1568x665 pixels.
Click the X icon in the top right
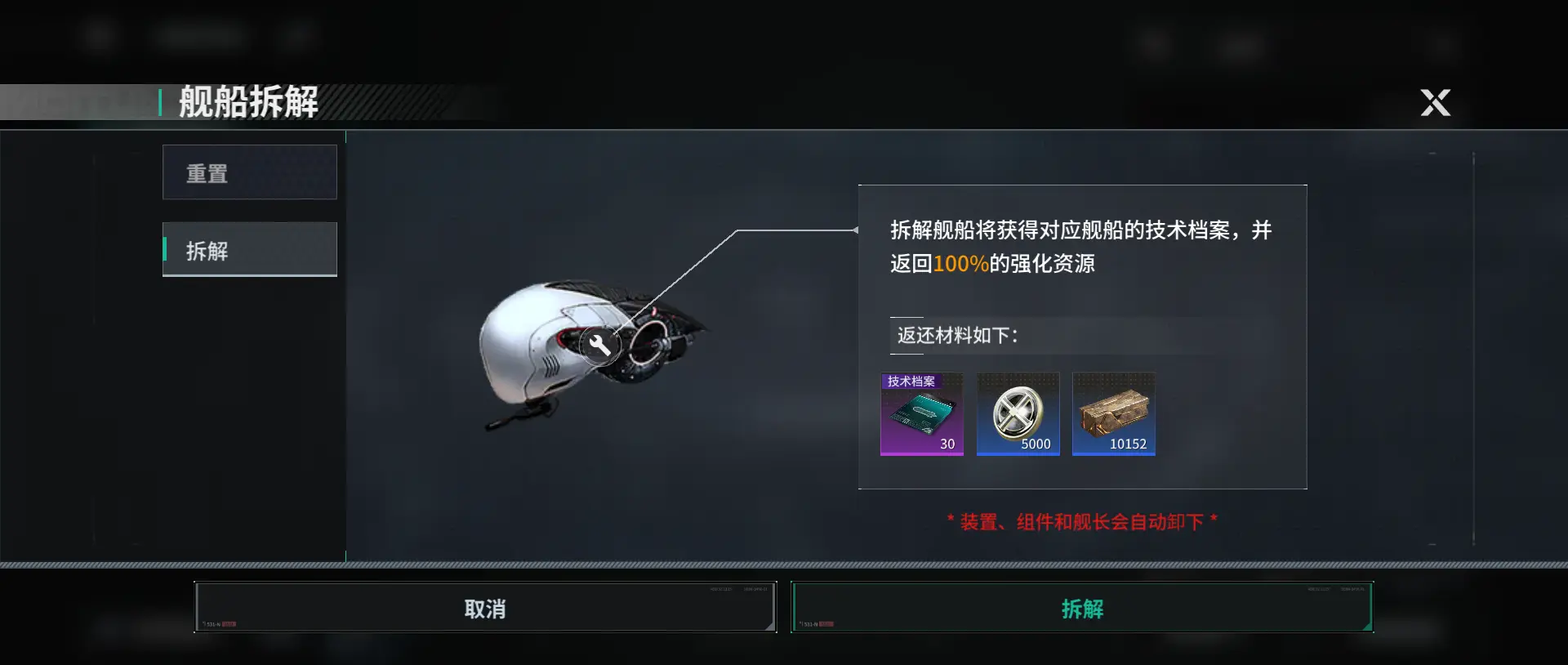click(x=1435, y=103)
